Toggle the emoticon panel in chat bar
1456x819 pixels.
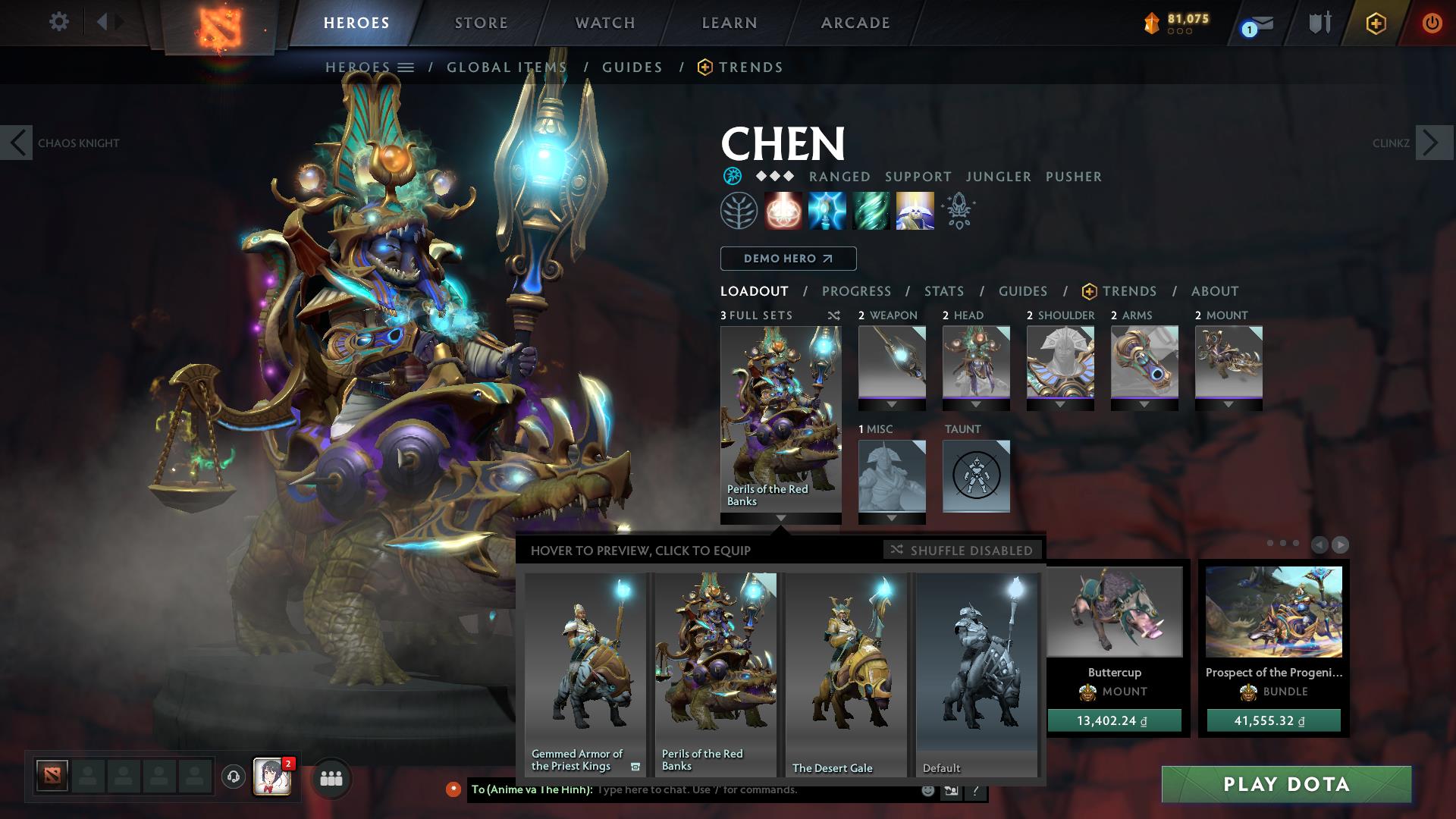[x=927, y=789]
